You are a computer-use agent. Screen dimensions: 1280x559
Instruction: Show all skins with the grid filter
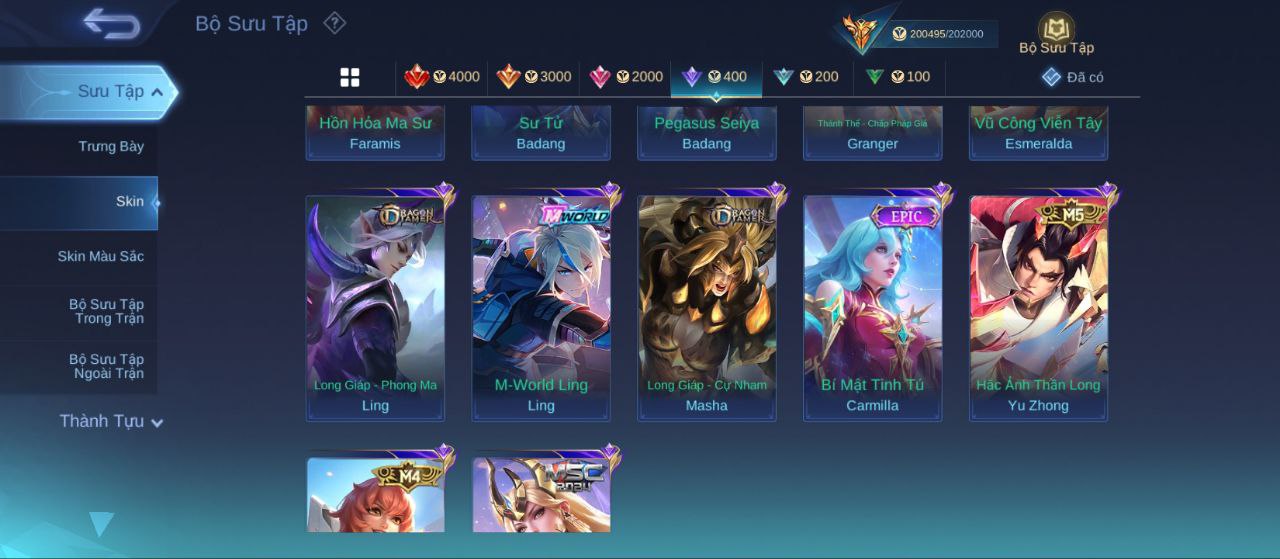point(350,77)
